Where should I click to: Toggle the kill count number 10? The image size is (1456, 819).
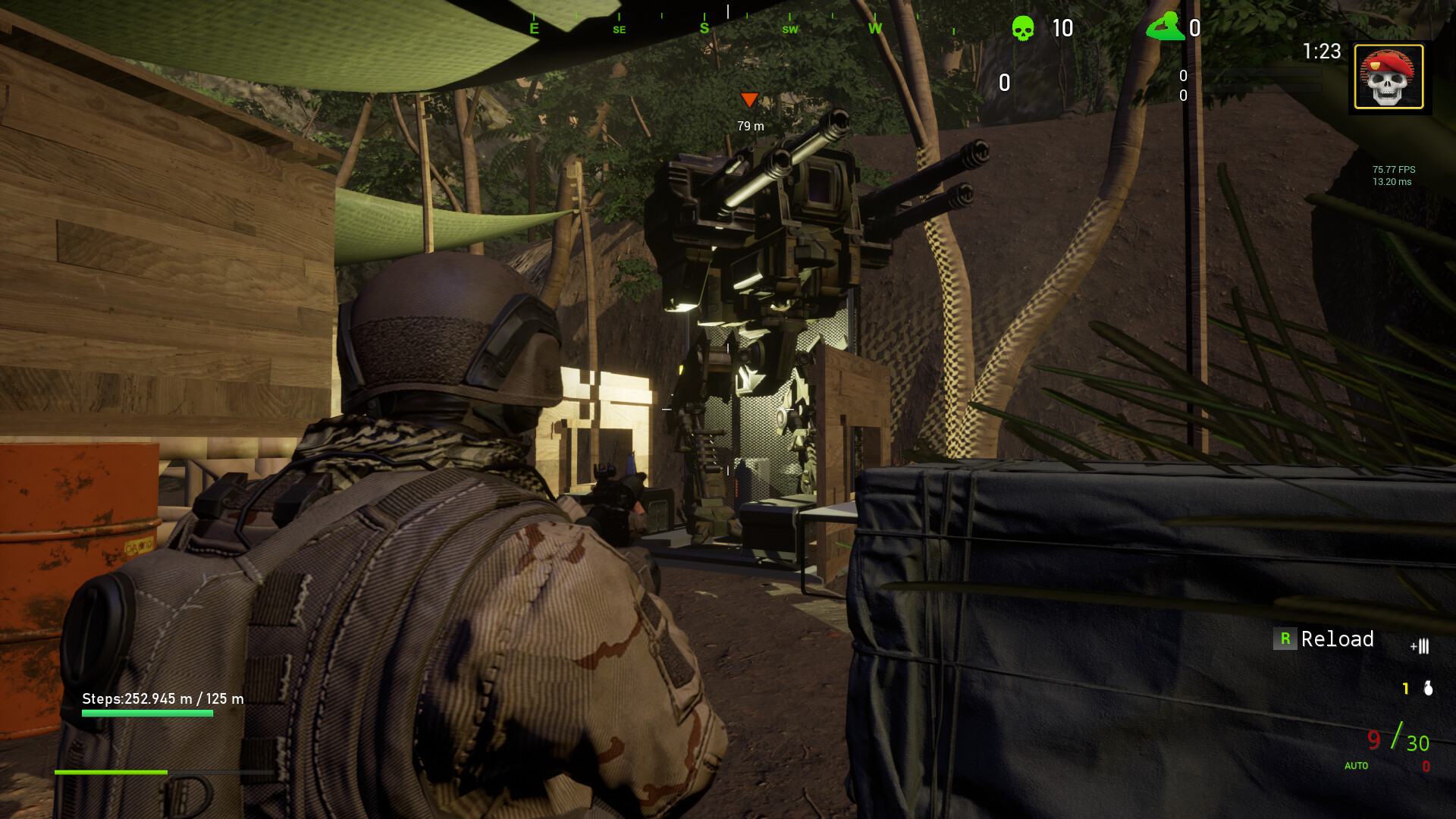(1062, 28)
